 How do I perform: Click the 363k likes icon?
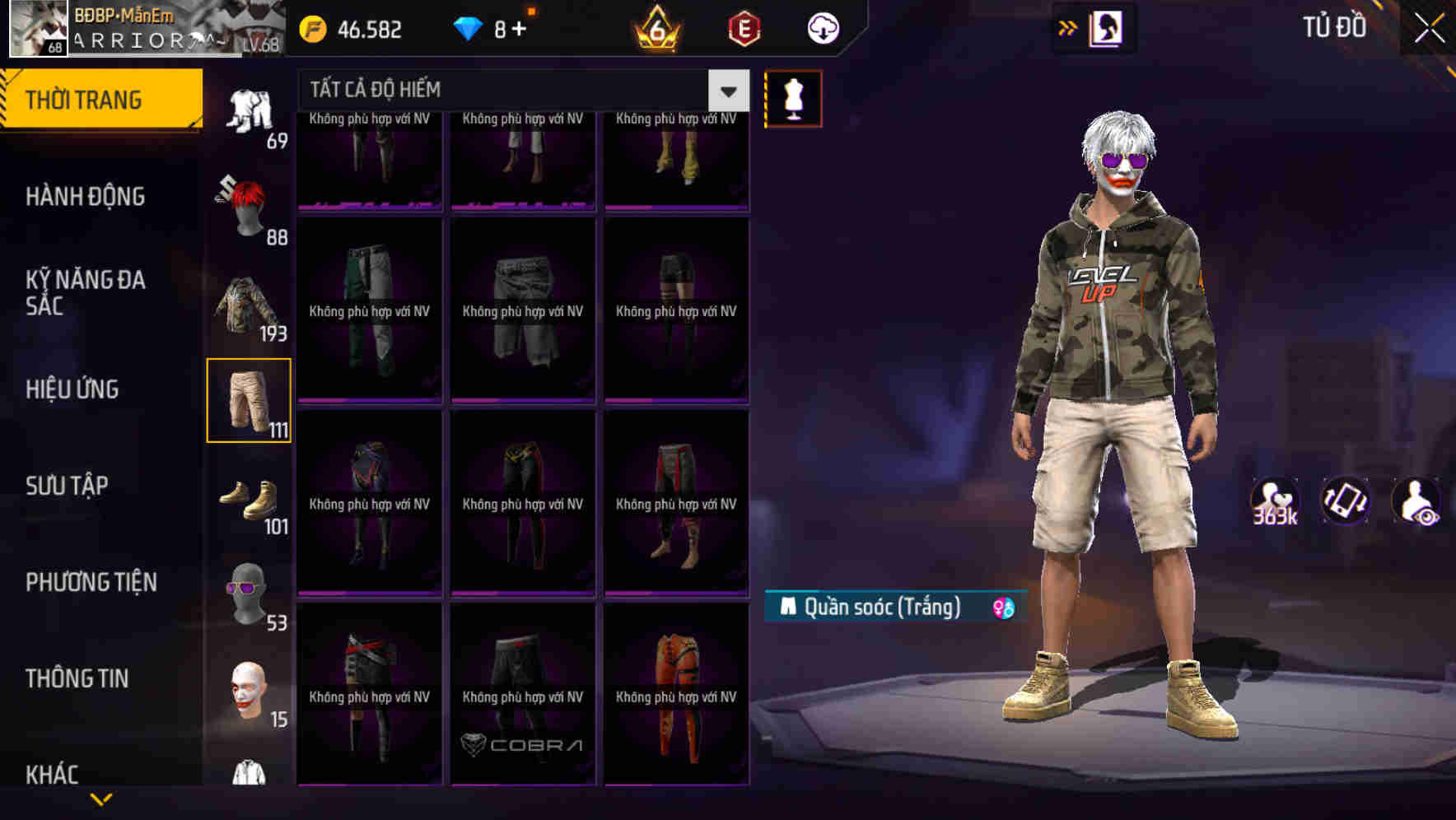[1276, 501]
